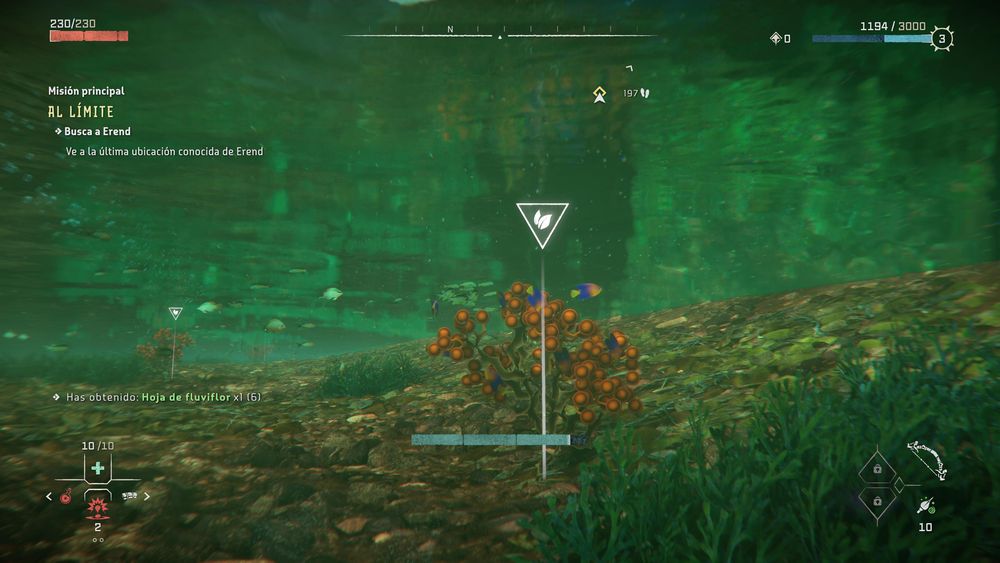This screenshot has width=1000, height=563.
Task: Click the left arrow of the tool selector
Action: [49, 495]
